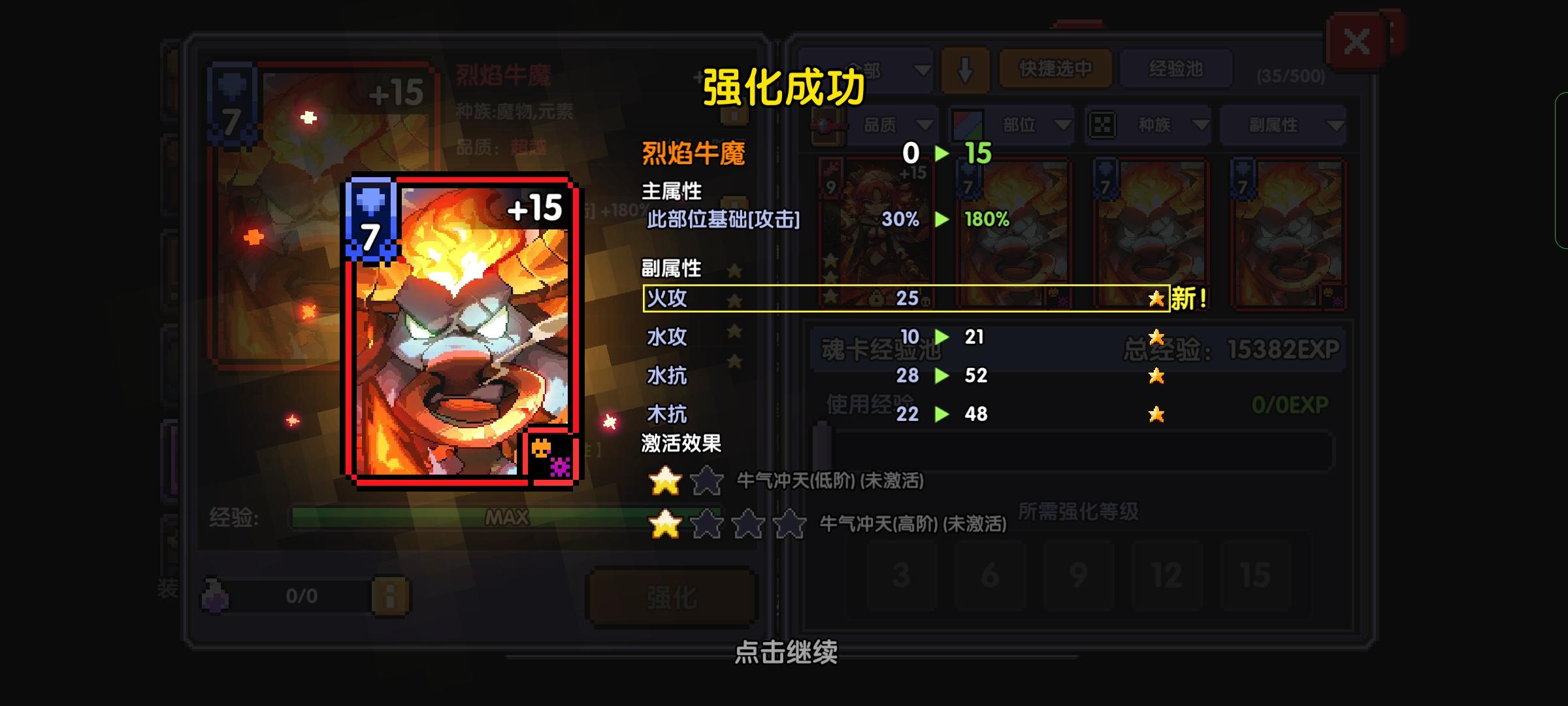1568x706 pixels.
Task: 展开副属性筛选下拉菜单
Action: coord(1281,126)
